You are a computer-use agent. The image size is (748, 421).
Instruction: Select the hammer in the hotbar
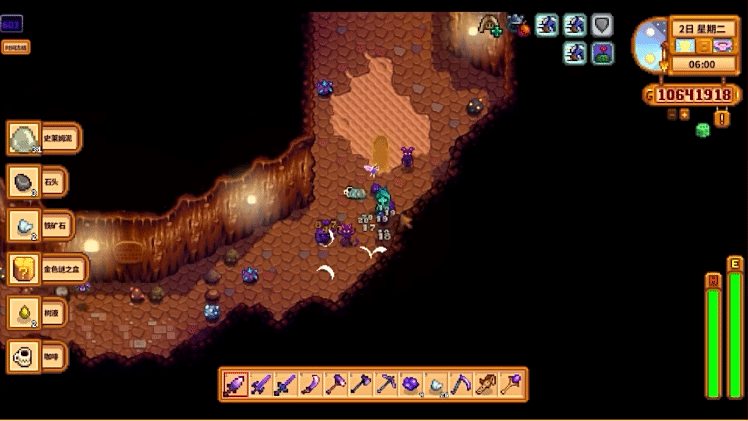coord(335,384)
